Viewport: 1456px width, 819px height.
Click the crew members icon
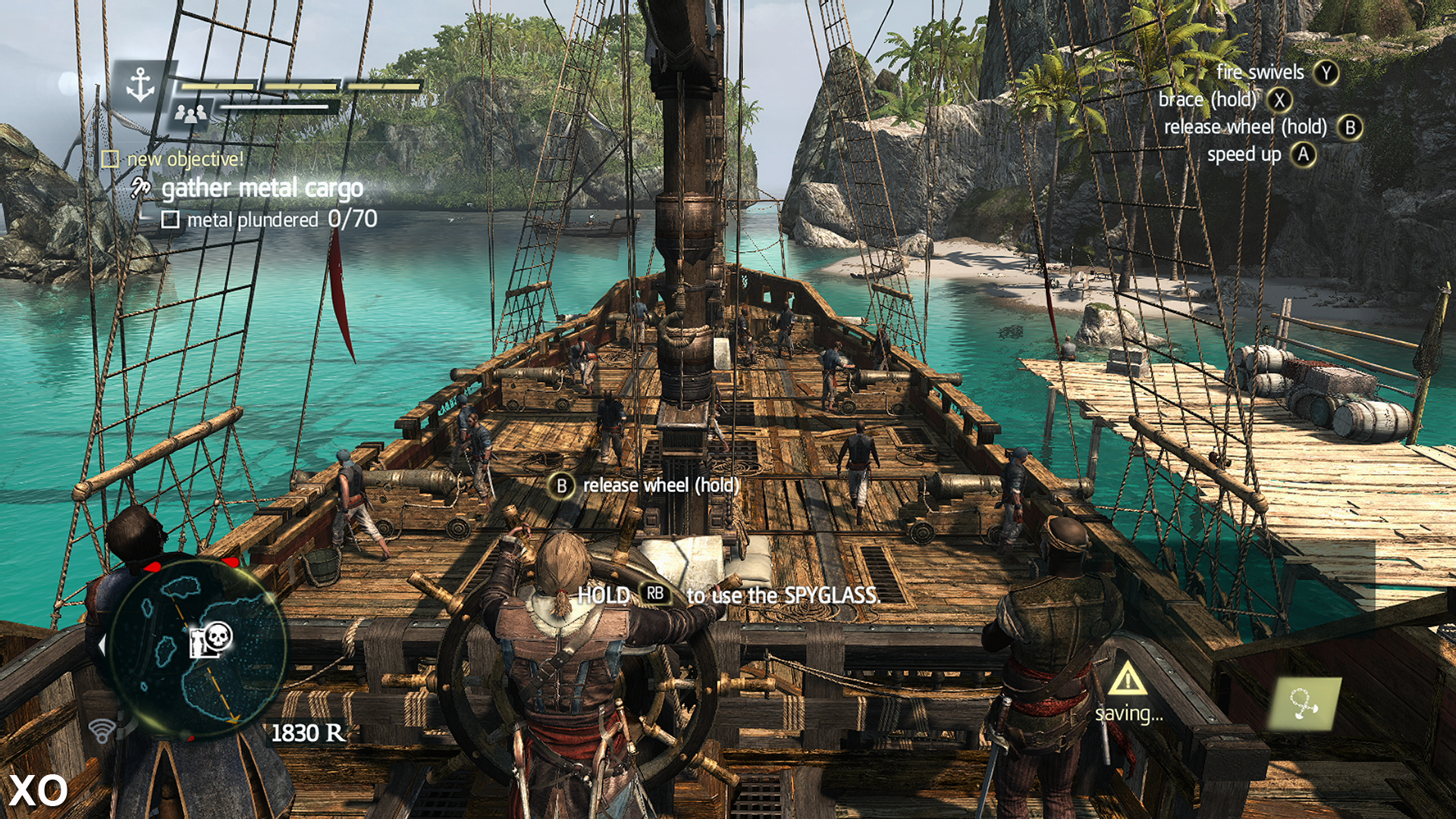pyautogui.click(x=190, y=114)
